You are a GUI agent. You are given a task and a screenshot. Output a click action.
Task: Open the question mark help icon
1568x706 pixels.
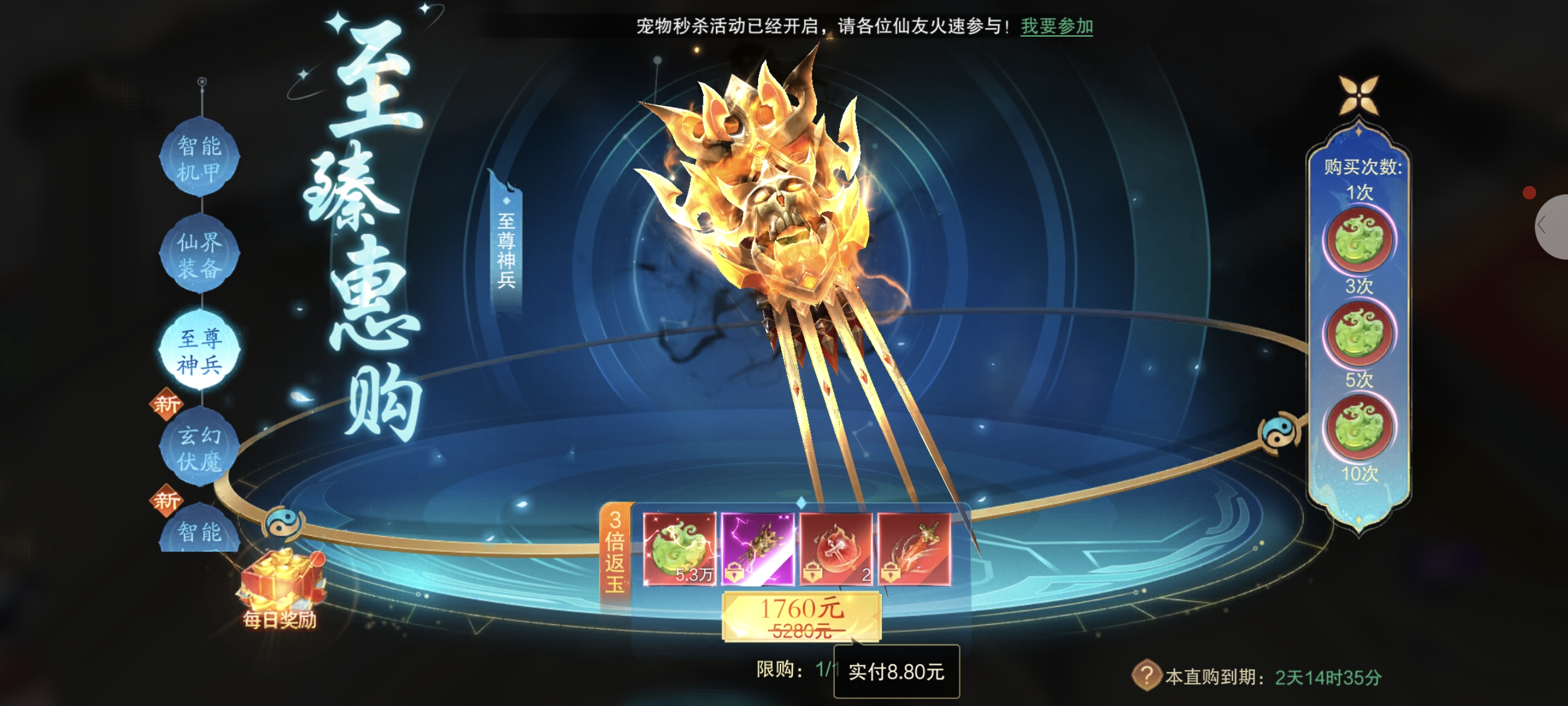pyautogui.click(x=1145, y=675)
